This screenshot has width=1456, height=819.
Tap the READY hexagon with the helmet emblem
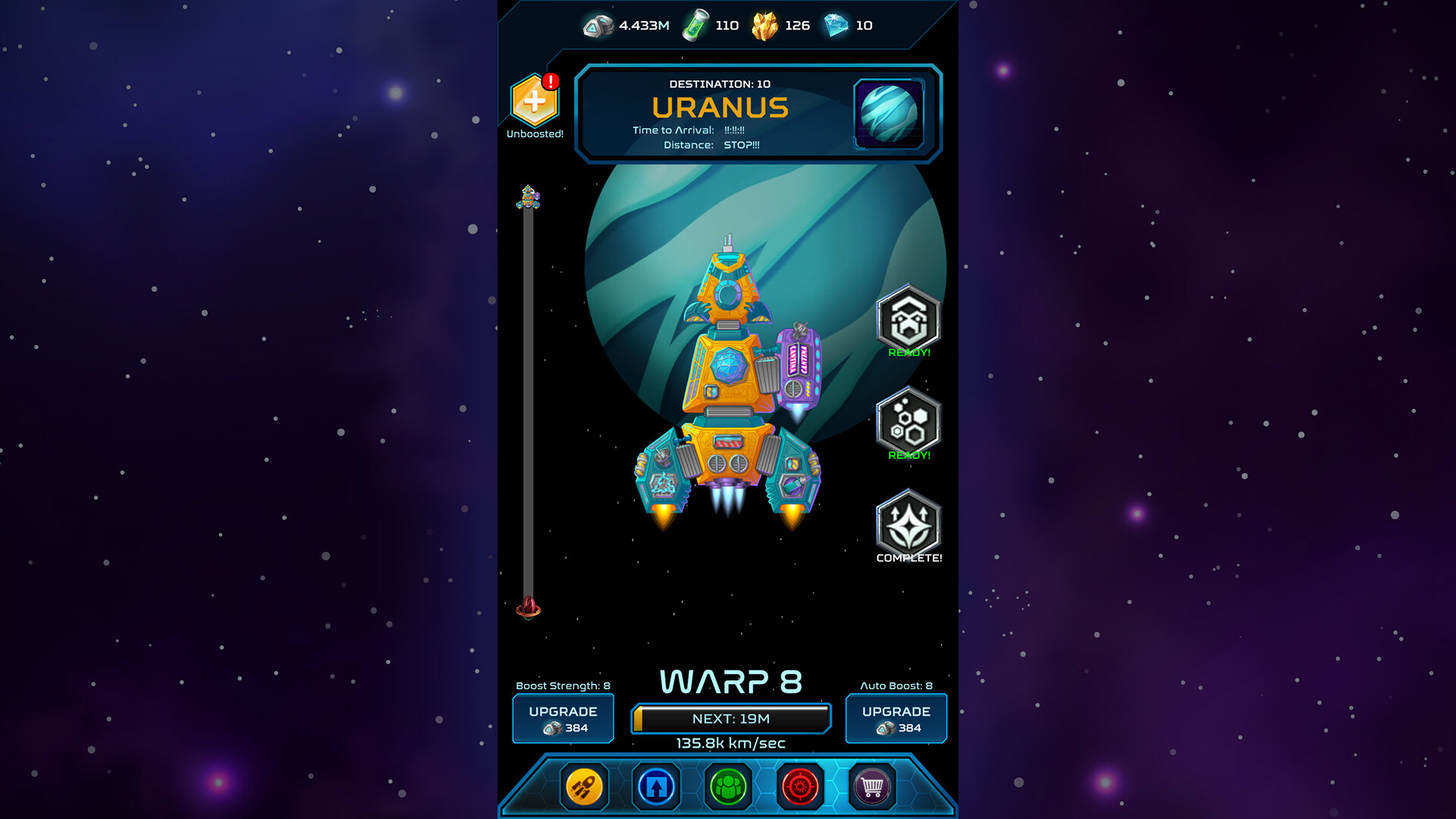tap(908, 318)
